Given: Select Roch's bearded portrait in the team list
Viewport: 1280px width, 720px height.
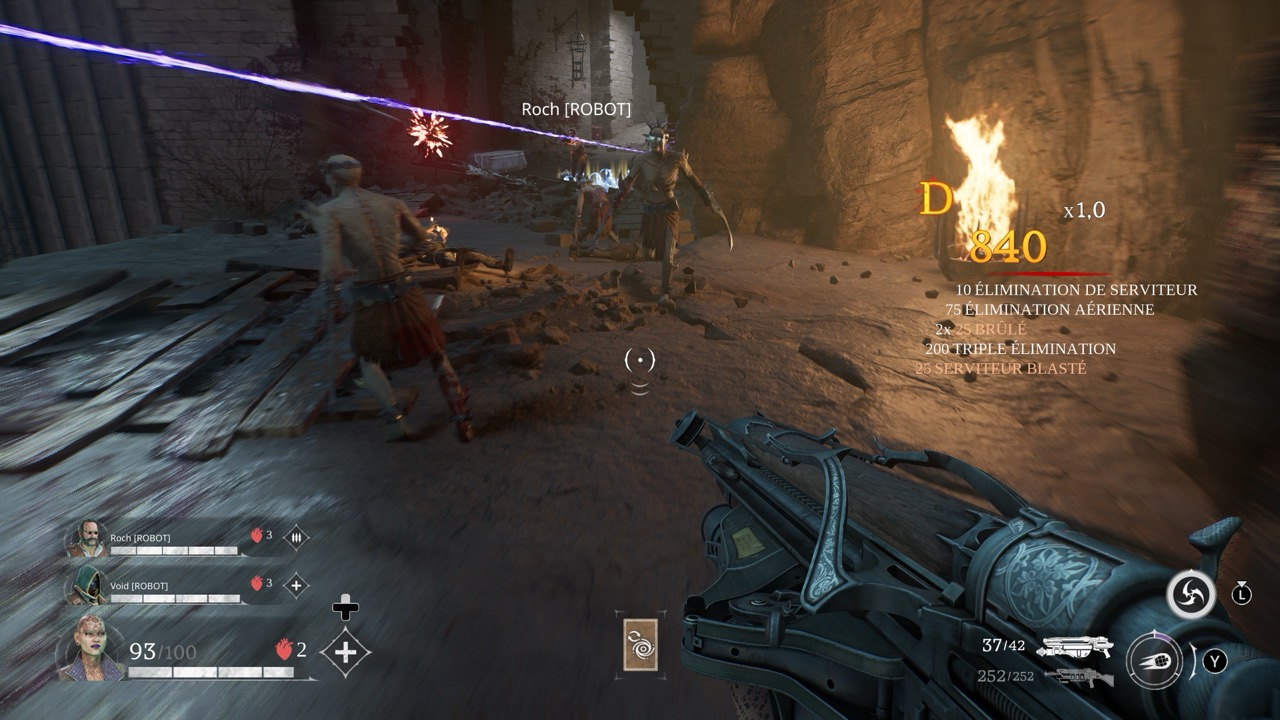Looking at the screenshot, I should pyautogui.click(x=86, y=540).
